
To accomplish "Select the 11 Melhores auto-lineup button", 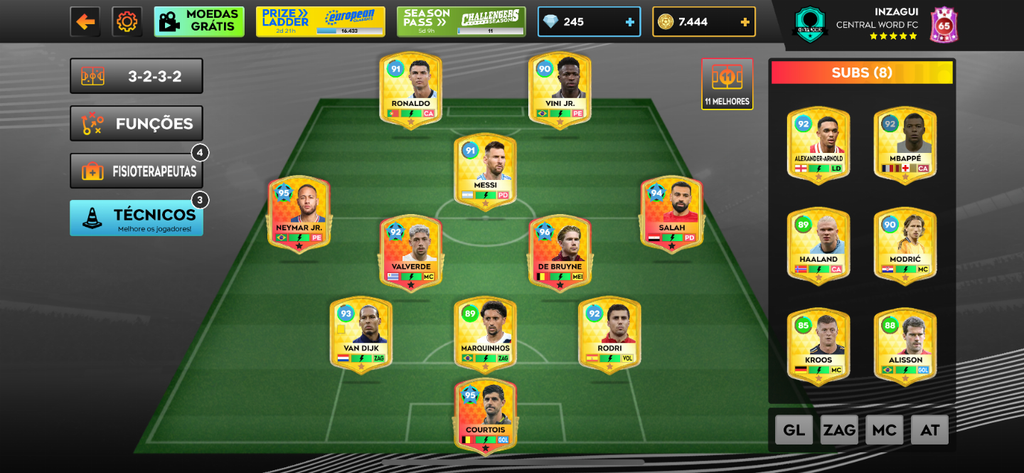I will (x=727, y=83).
